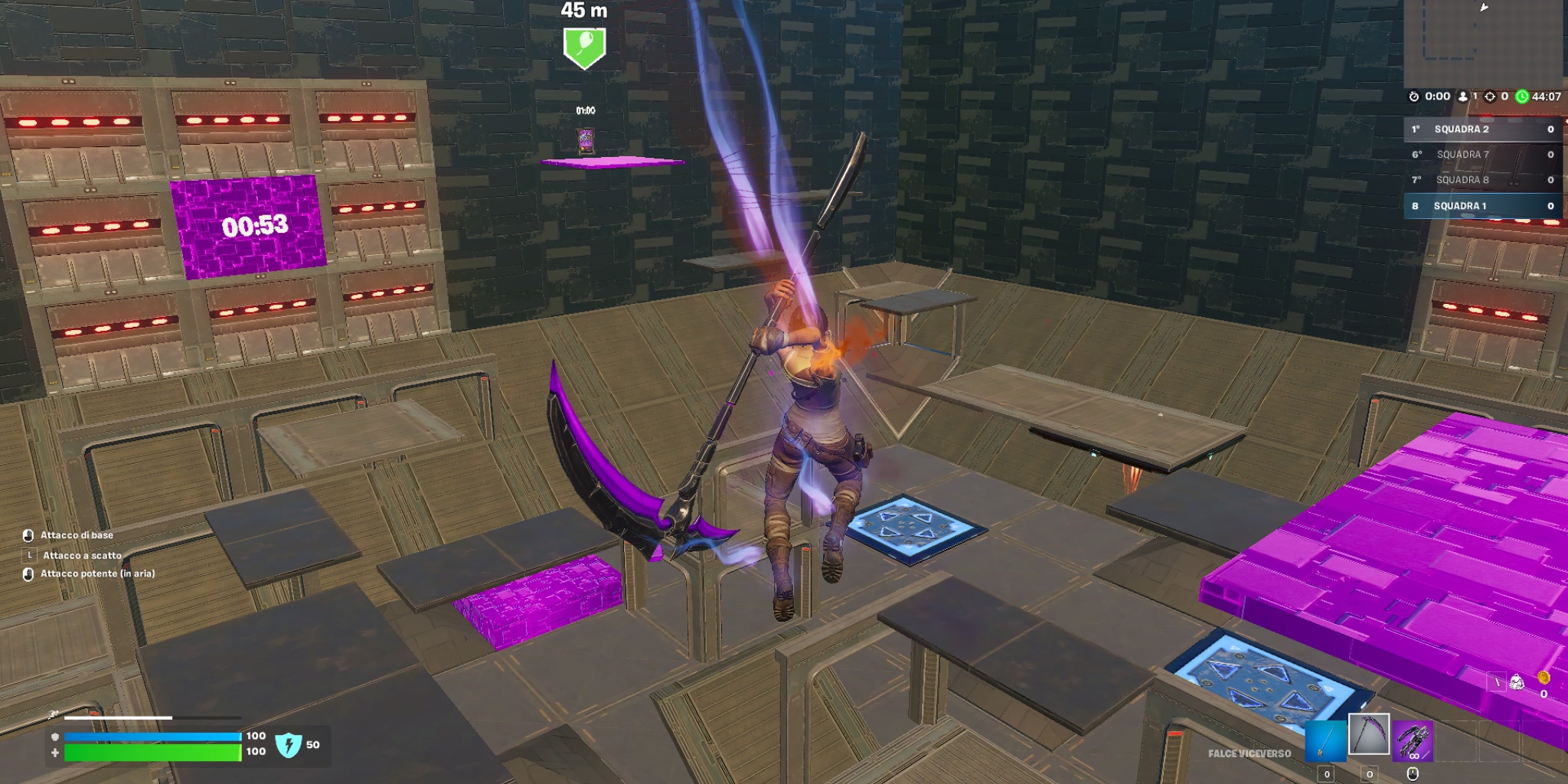Click the stopwatch icon beside the 0:00 timer
Image resolution: width=1568 pixels, height=784 pixels.
coord(1414,96)
